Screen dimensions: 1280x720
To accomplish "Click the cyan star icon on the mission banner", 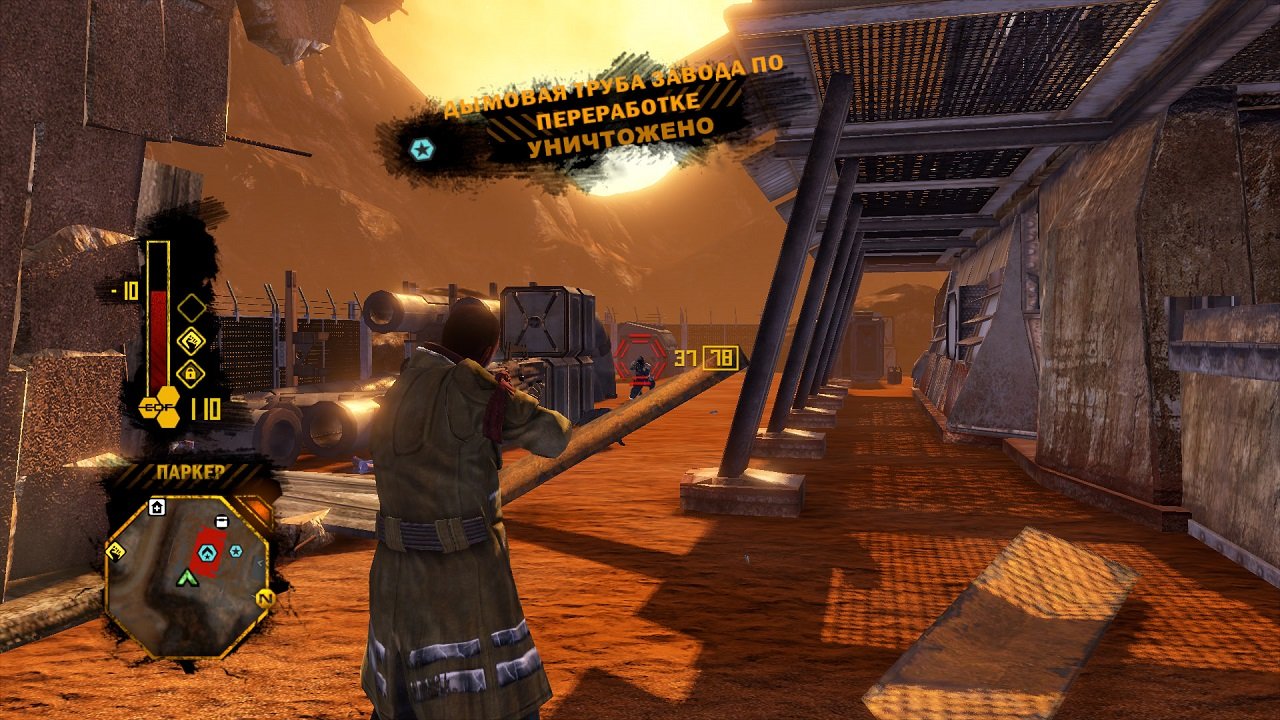I will 424,147.
